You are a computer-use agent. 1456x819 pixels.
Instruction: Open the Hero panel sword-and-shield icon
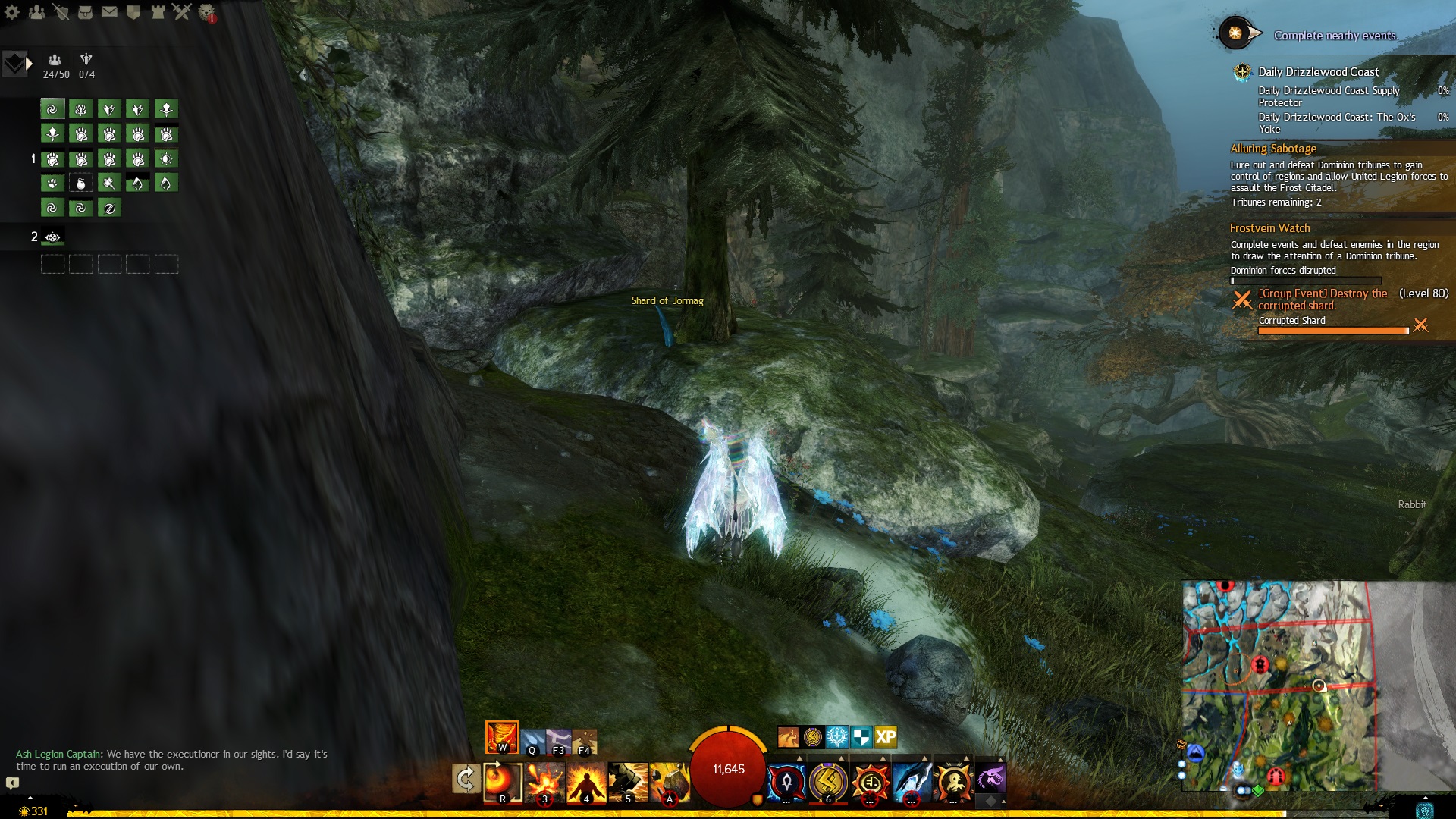click(61, 12)
